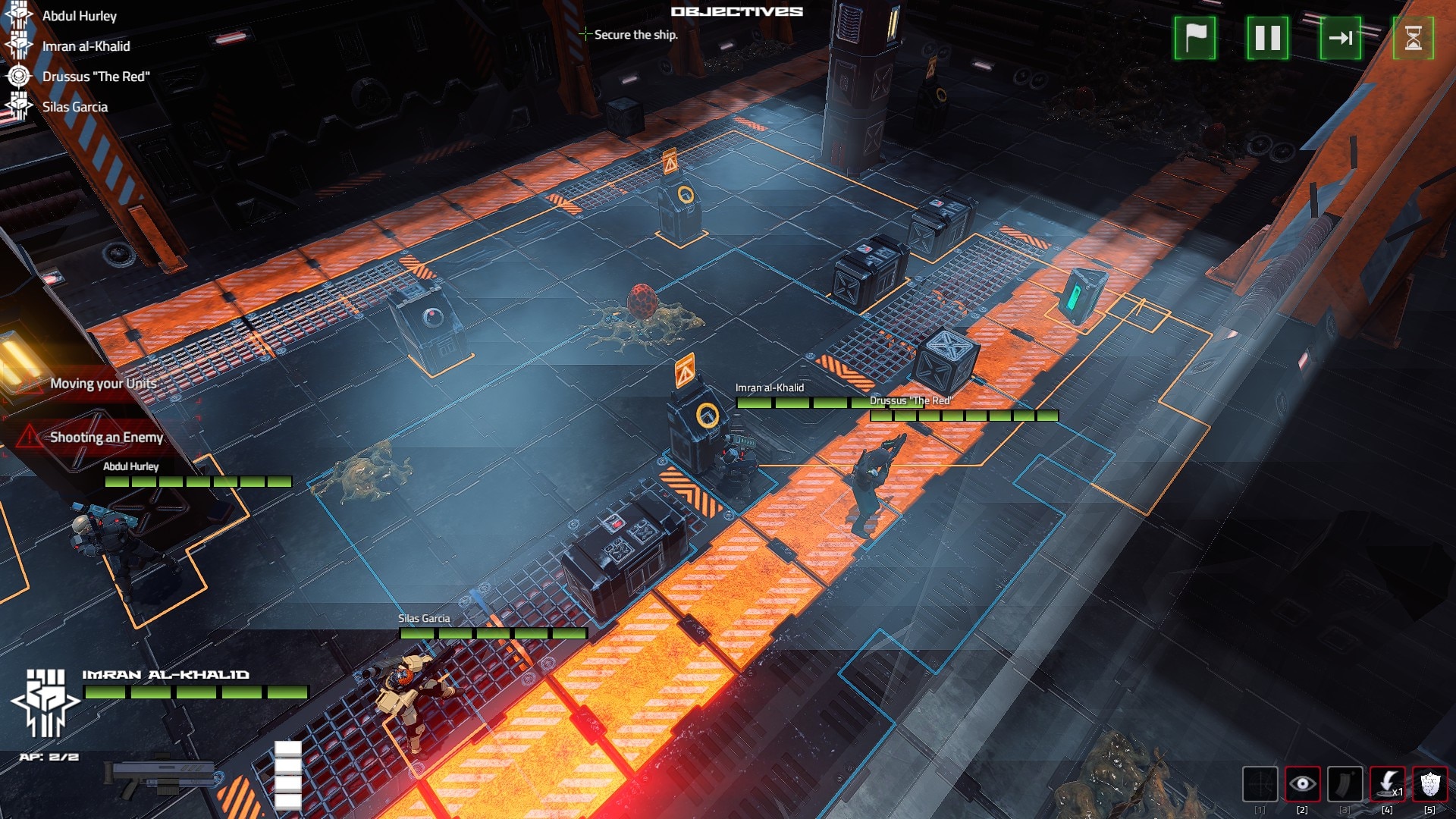
Task: Use the magazine reload ability
Action: [1345, 784]
